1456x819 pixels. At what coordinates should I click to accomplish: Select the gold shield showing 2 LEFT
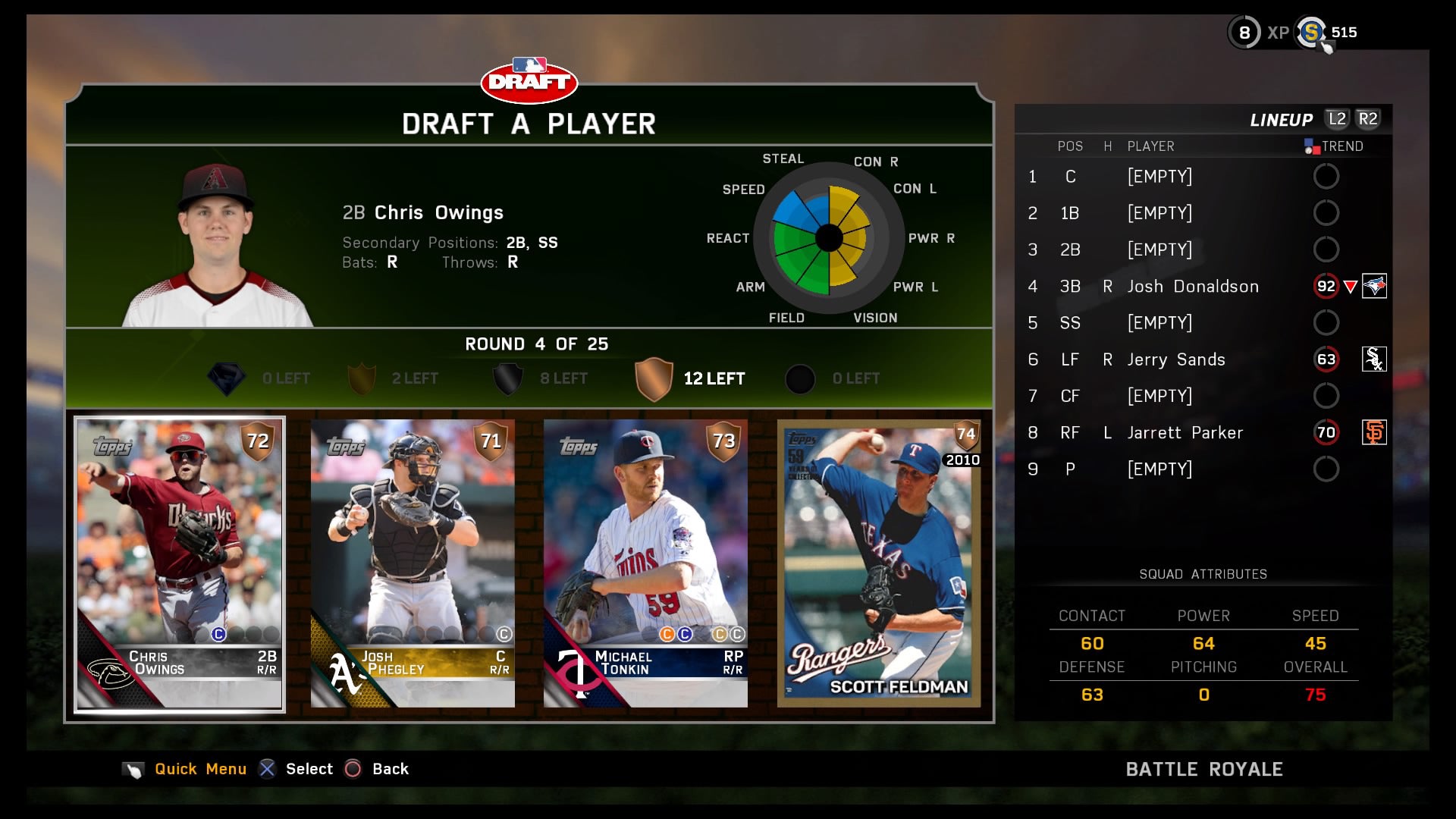[x=362, y=378]
